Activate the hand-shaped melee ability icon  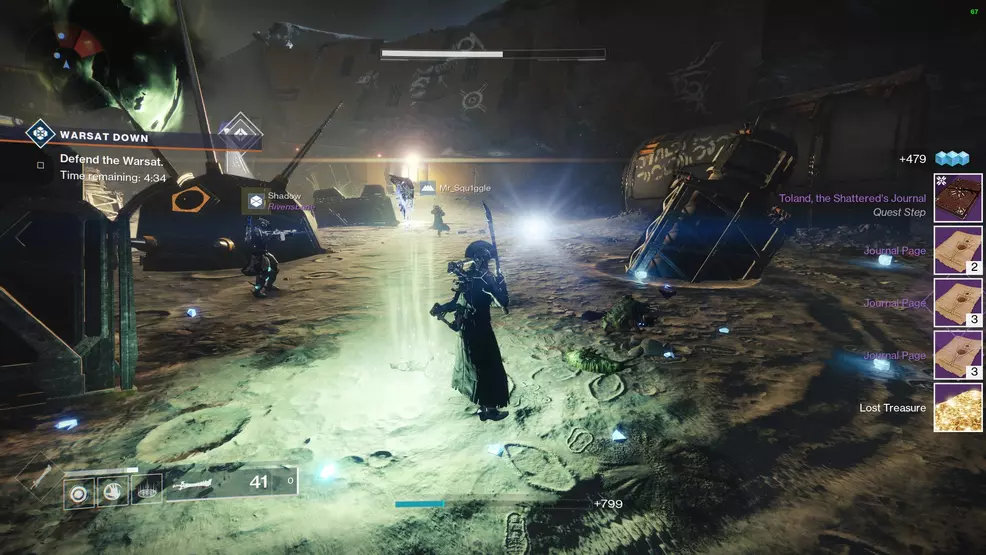tap(112, 491)
